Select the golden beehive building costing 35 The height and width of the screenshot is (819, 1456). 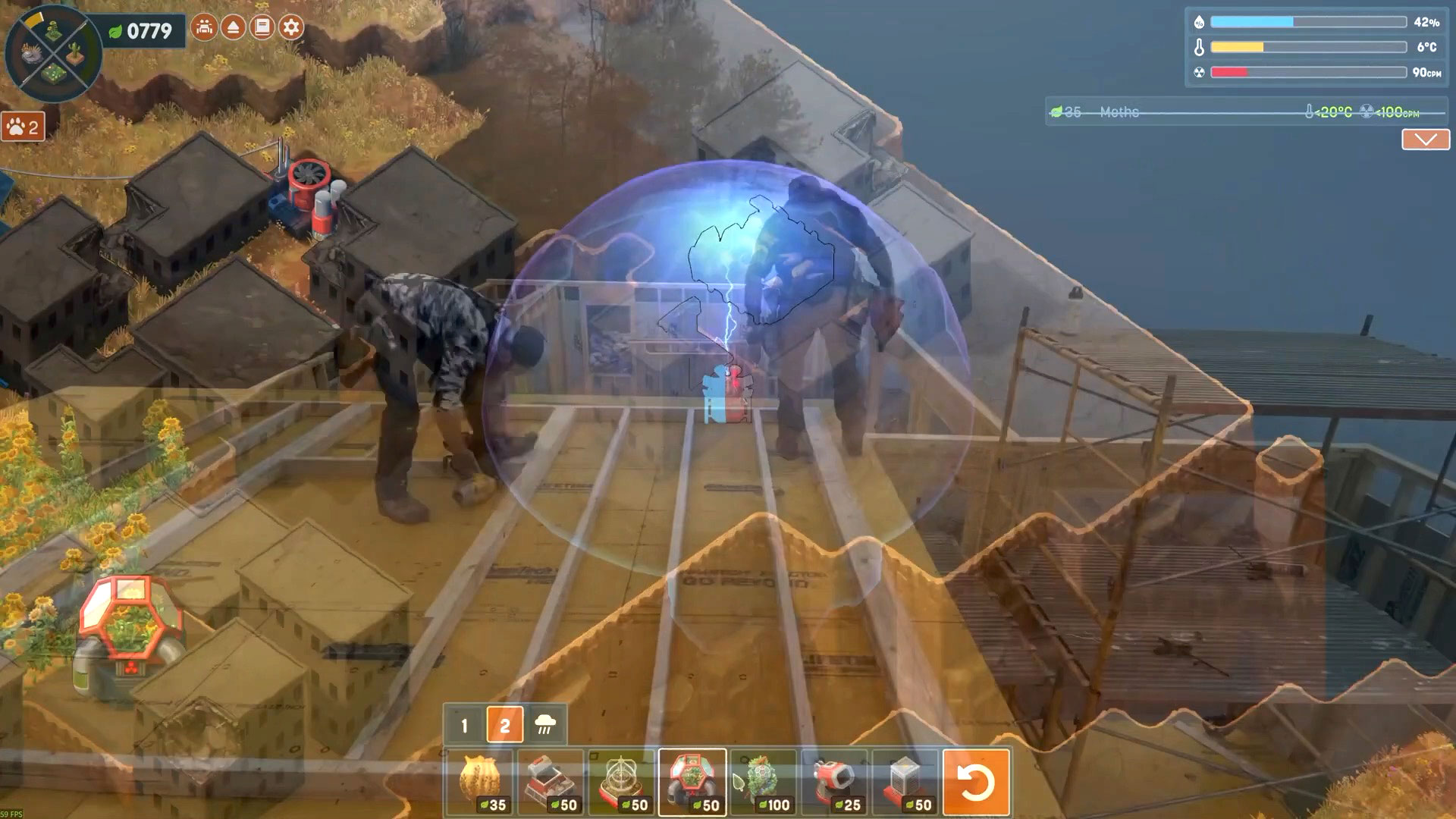point(479,782)
